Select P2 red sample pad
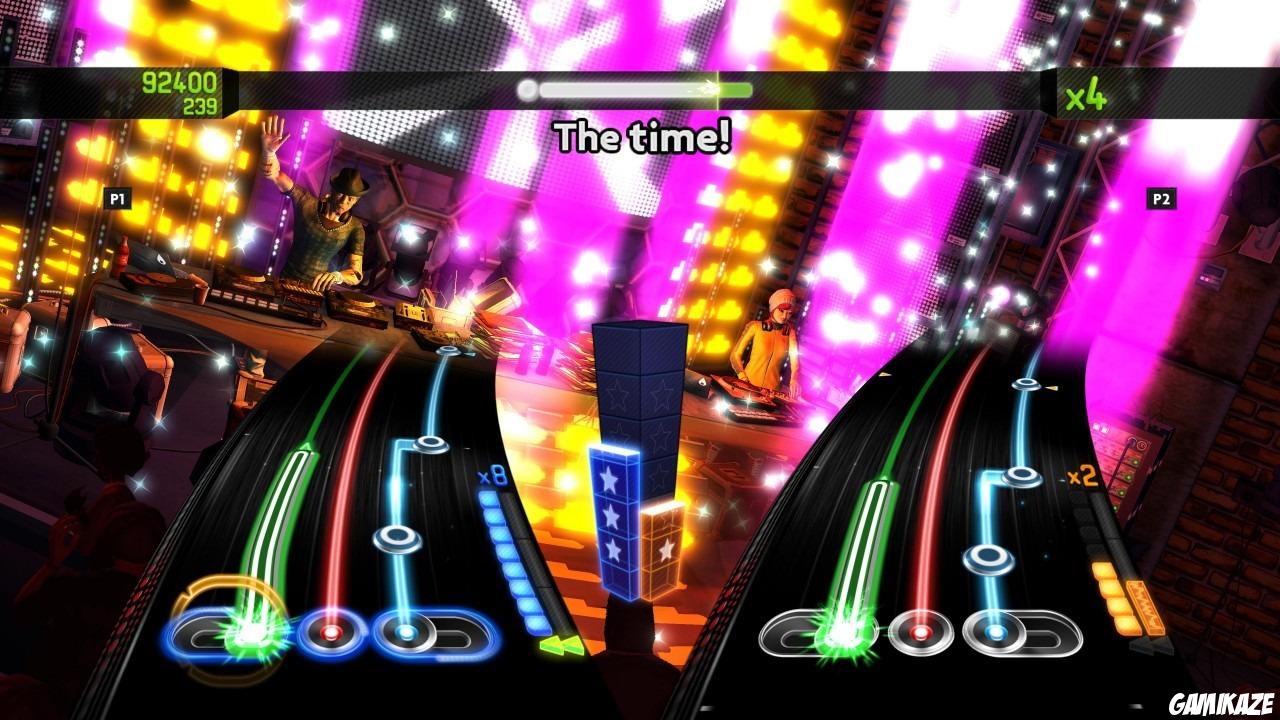This screenshot has height=720, width=1280. [x=922, y=632]
